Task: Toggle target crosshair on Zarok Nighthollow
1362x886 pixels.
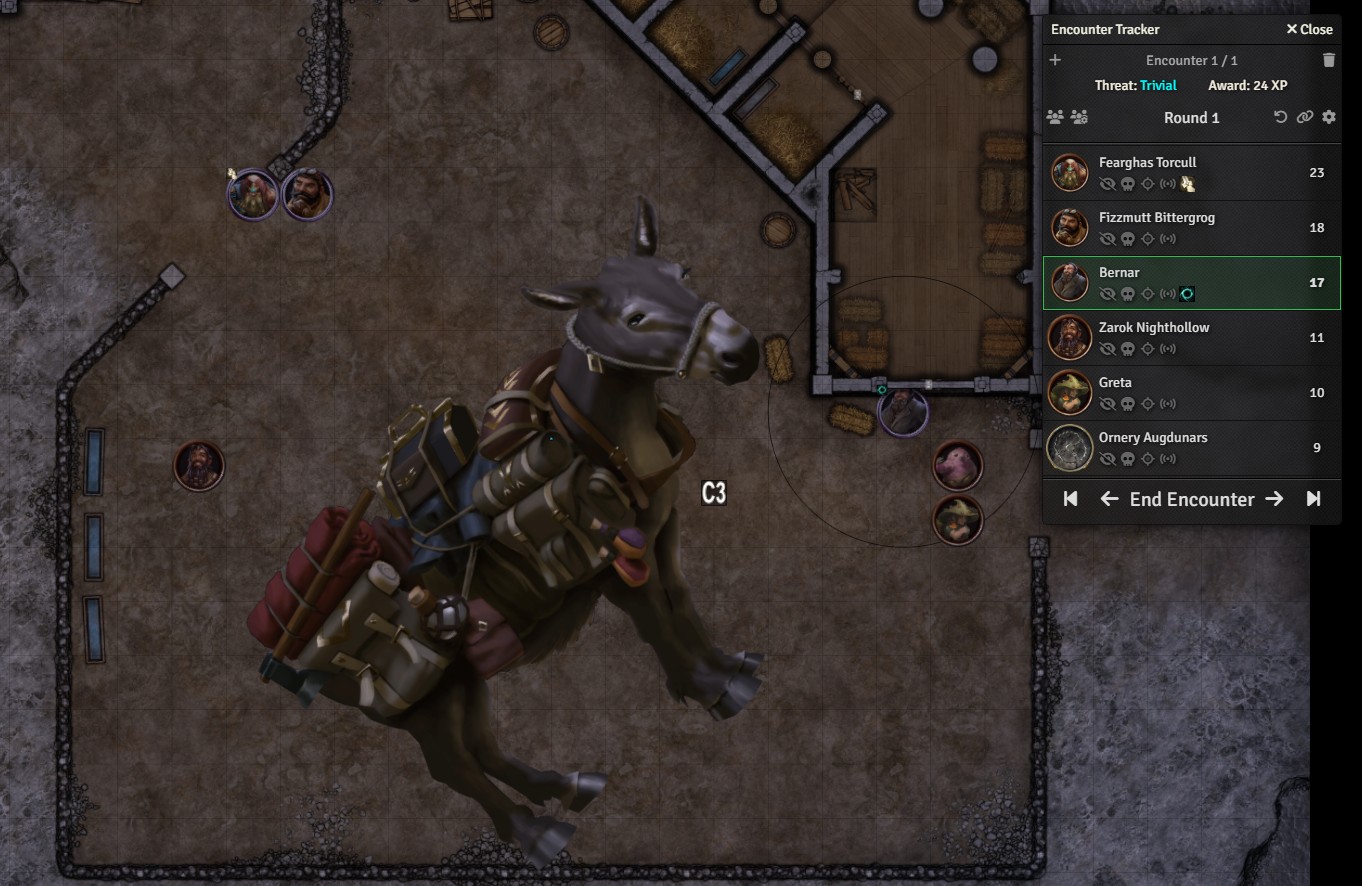Action: tap(1147, 349)
